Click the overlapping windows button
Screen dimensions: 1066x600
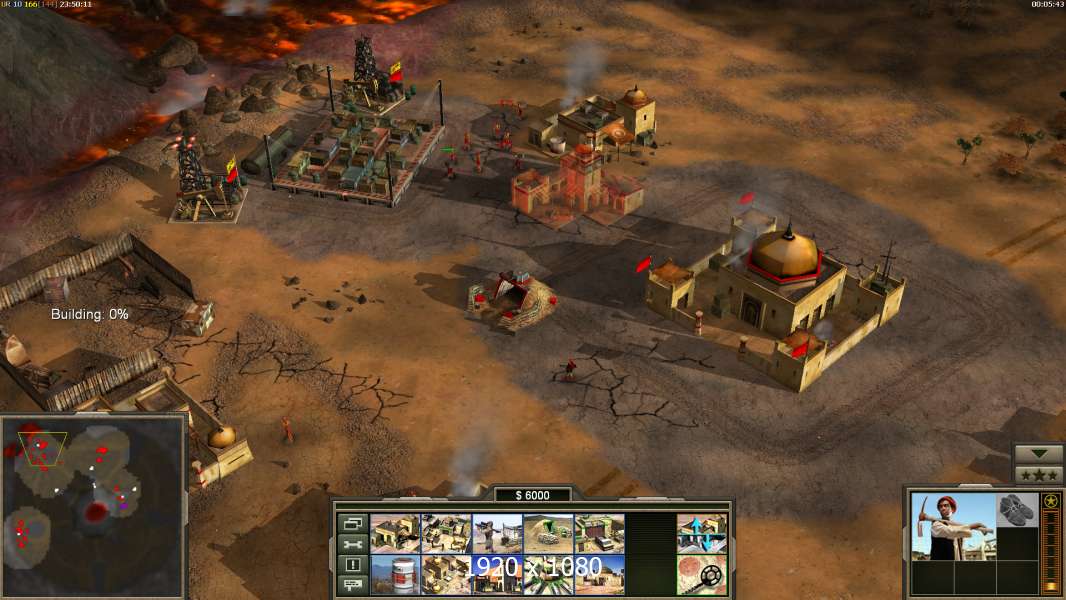pyautogui.click(x=352, y=523)
